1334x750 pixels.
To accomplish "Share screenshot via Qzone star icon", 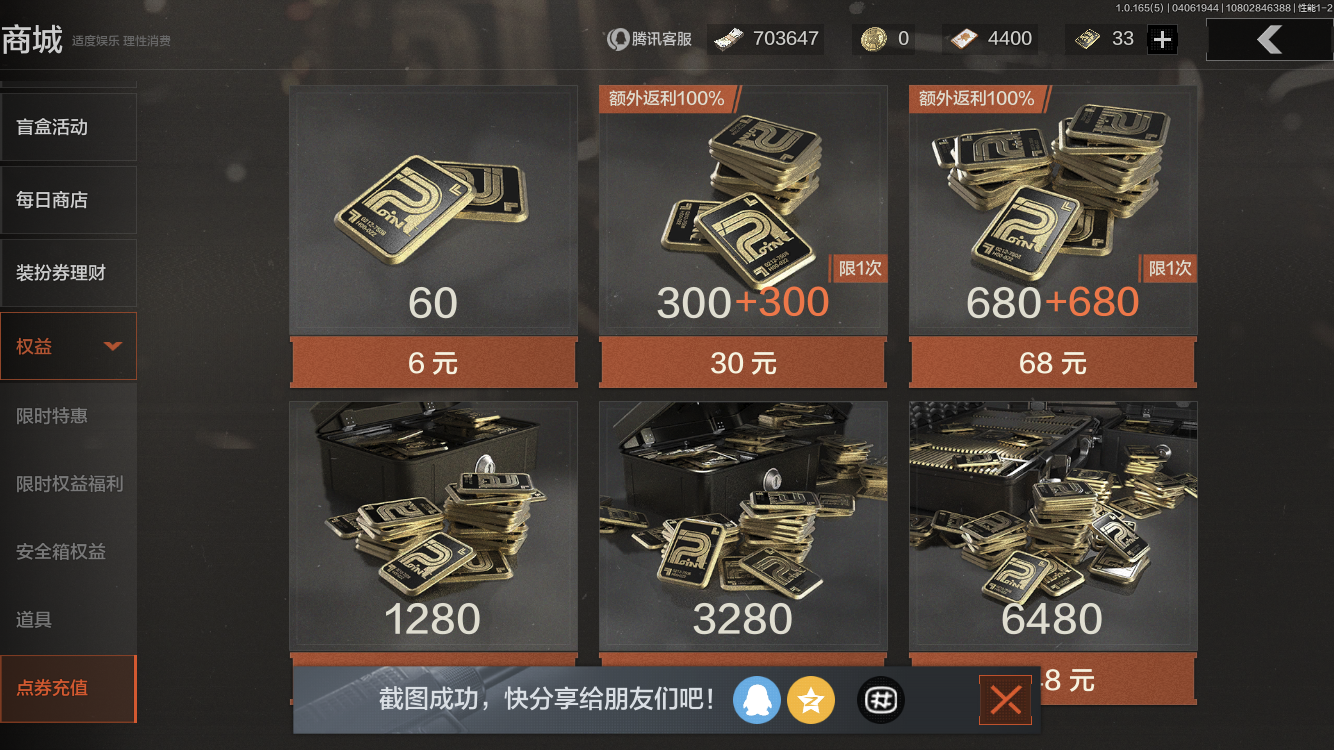I will (x=811, y=700).
